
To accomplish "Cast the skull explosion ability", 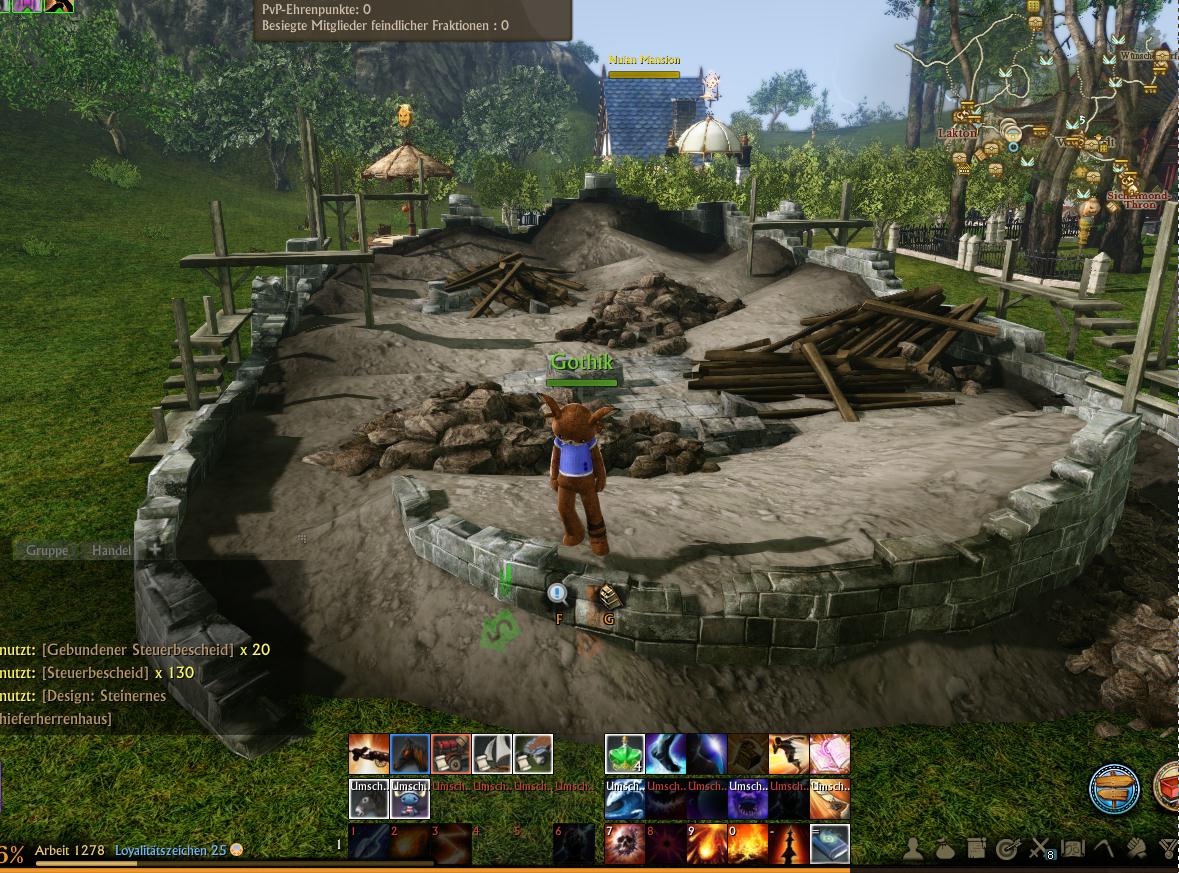I will [x=624, y=843].
